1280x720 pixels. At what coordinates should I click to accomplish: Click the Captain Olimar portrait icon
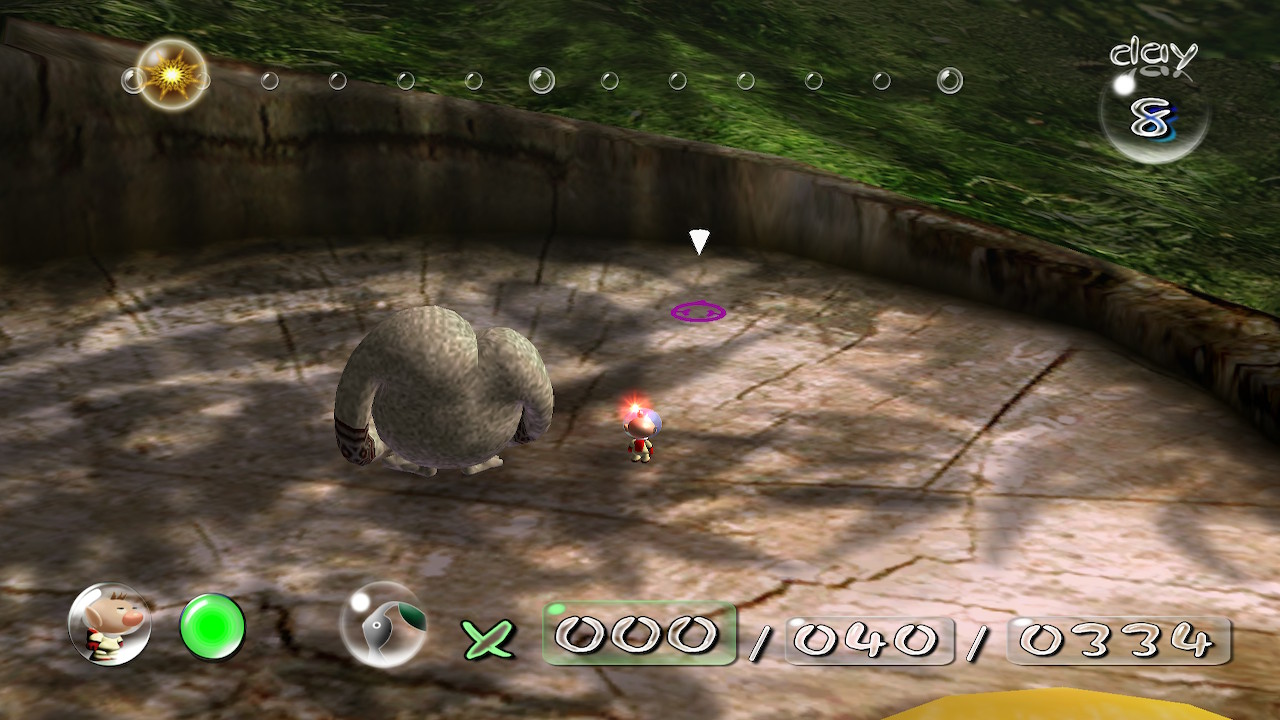(110, 625)
